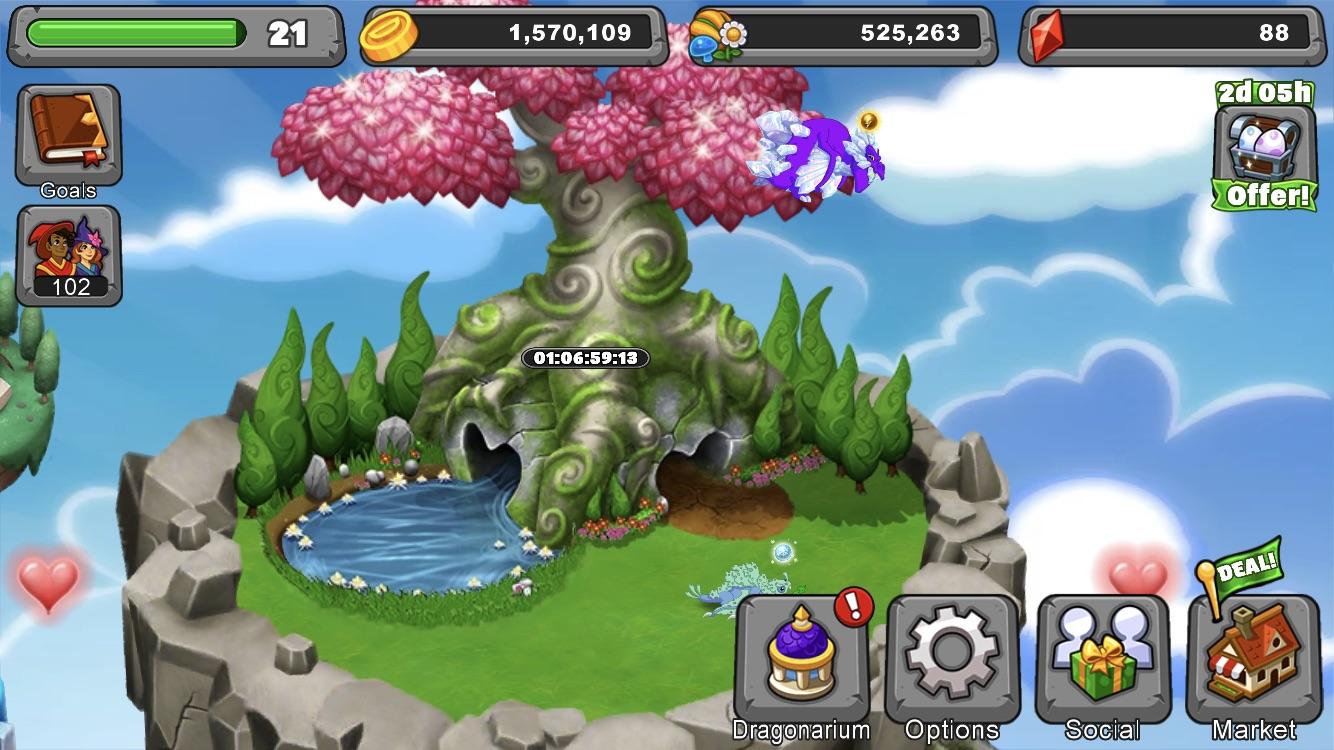This screenshot has width=1334, height=750.
Task: Tap the red gem counter
Action: click(1178, 34)
